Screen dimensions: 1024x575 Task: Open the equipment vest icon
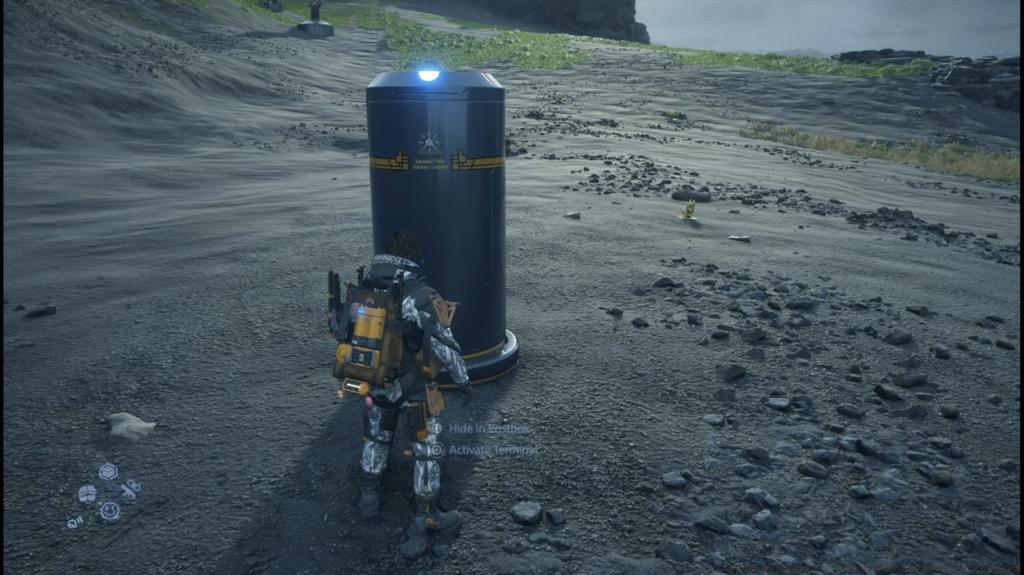click(87, 493)
